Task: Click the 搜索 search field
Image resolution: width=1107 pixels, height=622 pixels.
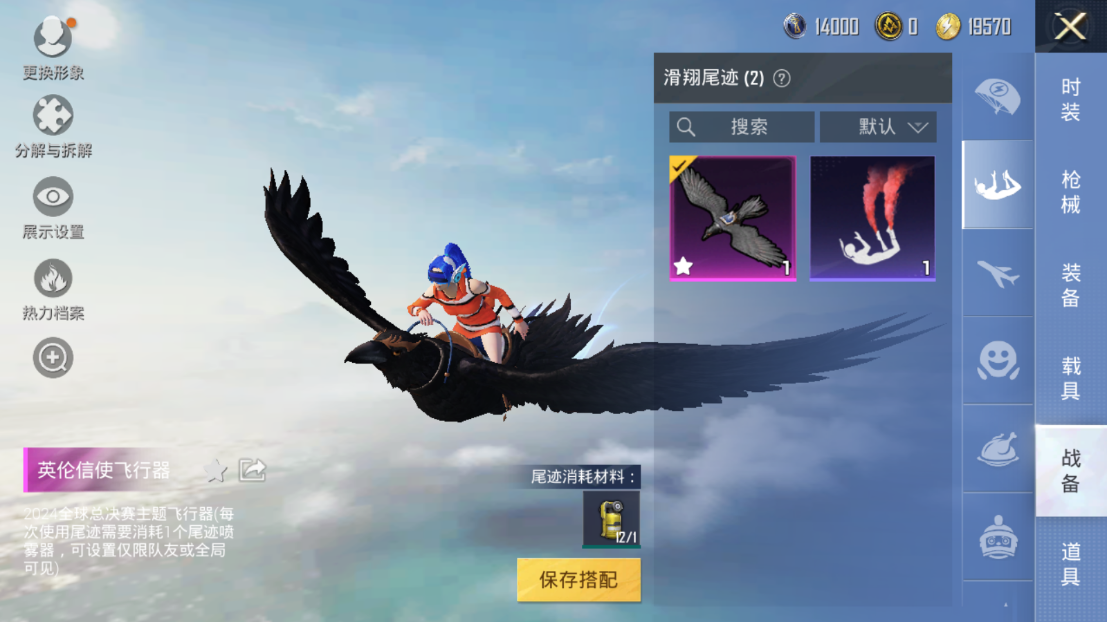Action: tap(741, 127)
